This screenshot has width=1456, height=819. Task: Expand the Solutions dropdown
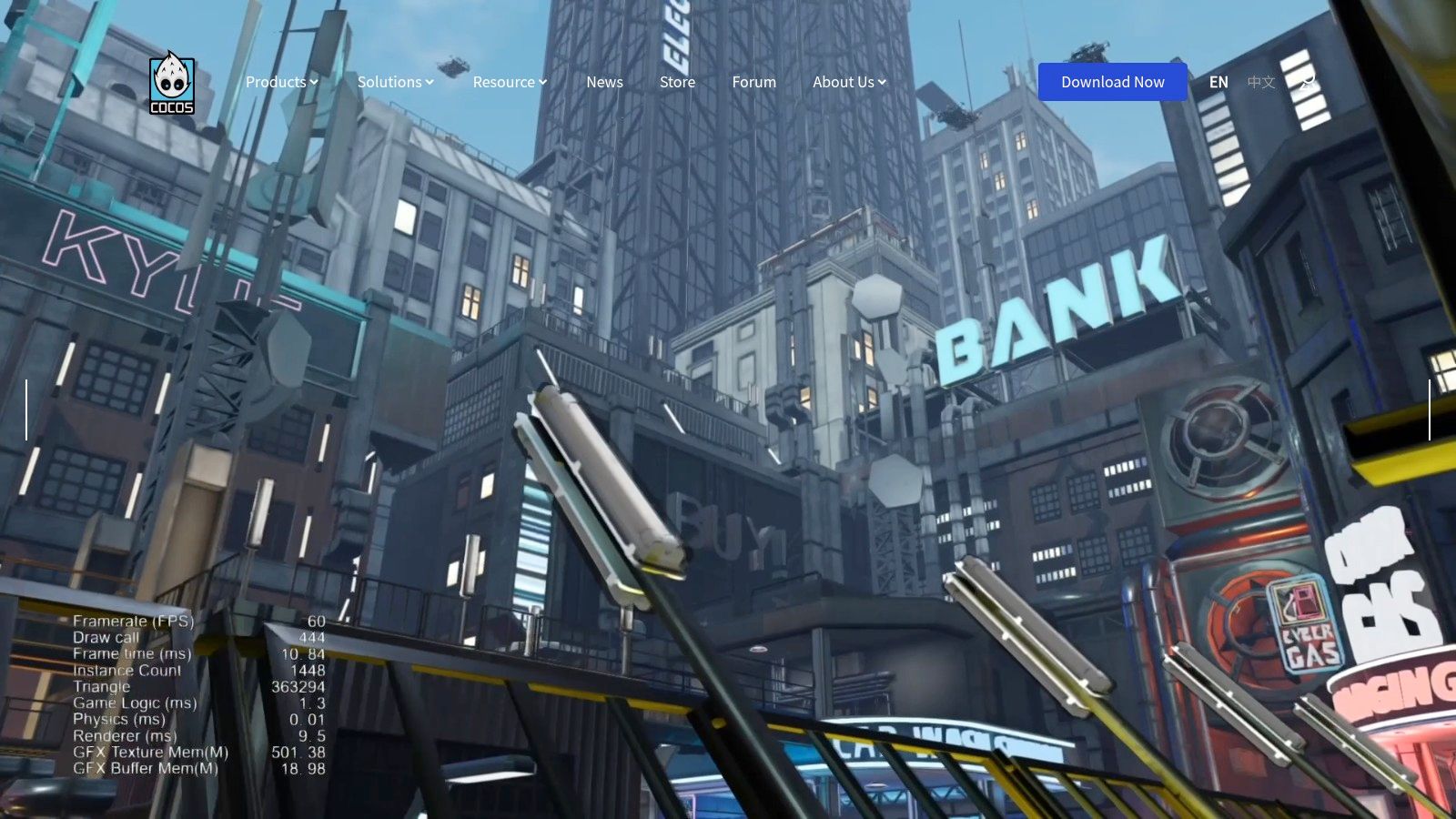point(430,82)
